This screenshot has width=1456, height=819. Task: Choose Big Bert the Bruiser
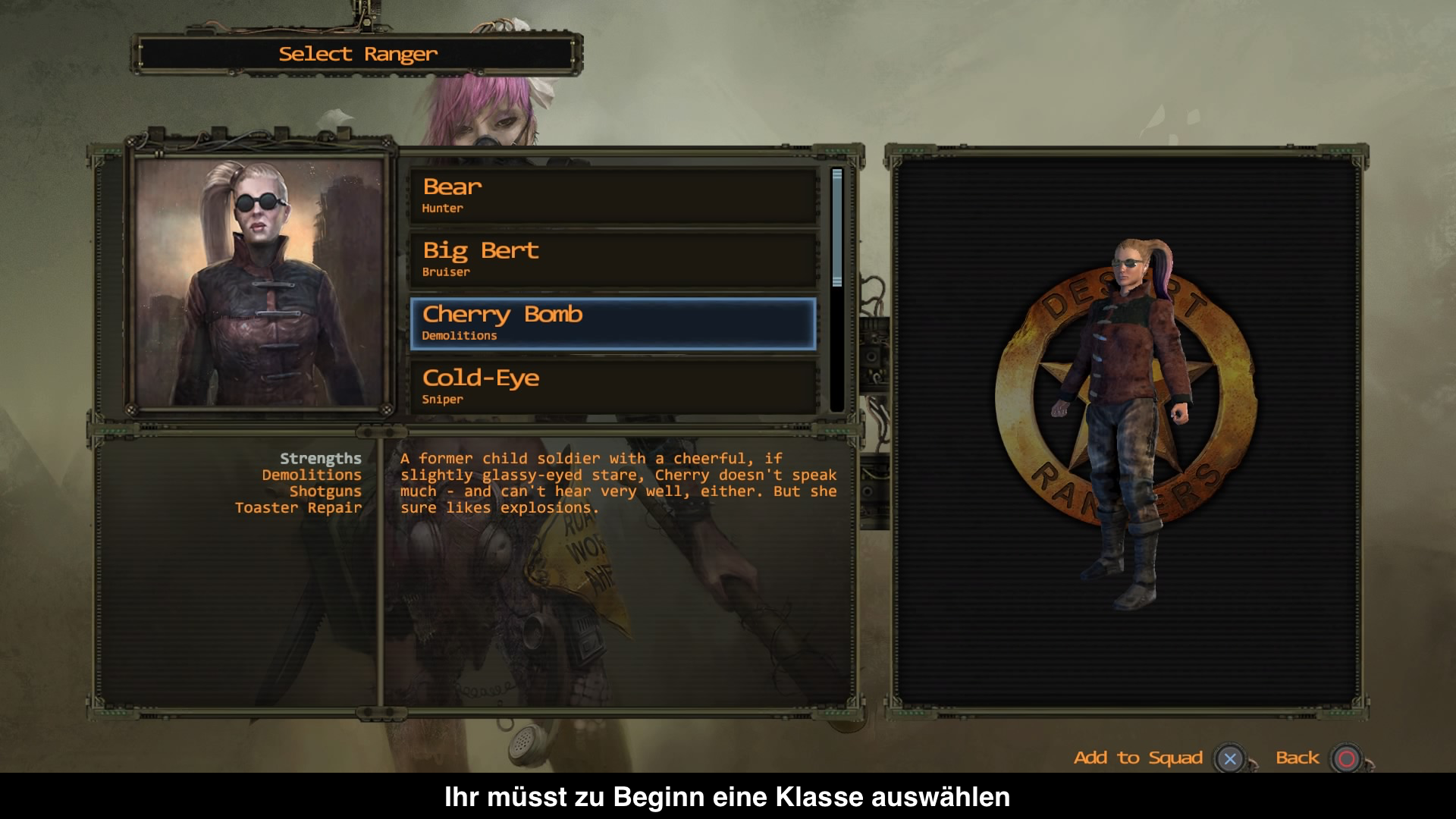(613, 259)
